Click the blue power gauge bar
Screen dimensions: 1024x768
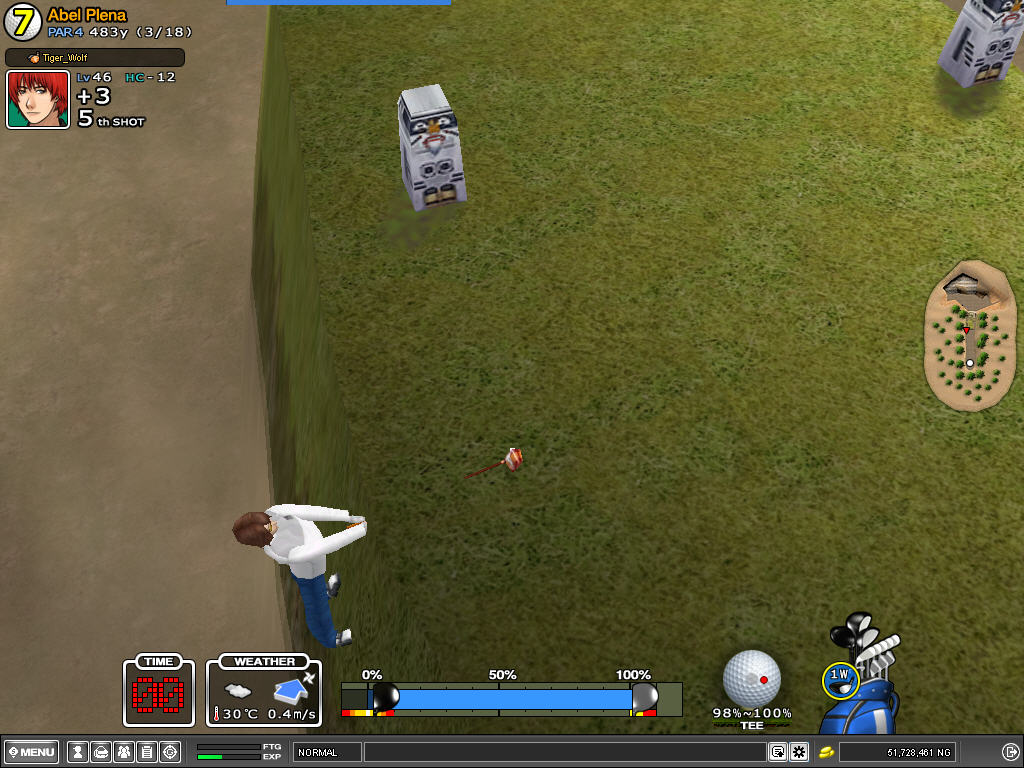click(x=510, y=697)
